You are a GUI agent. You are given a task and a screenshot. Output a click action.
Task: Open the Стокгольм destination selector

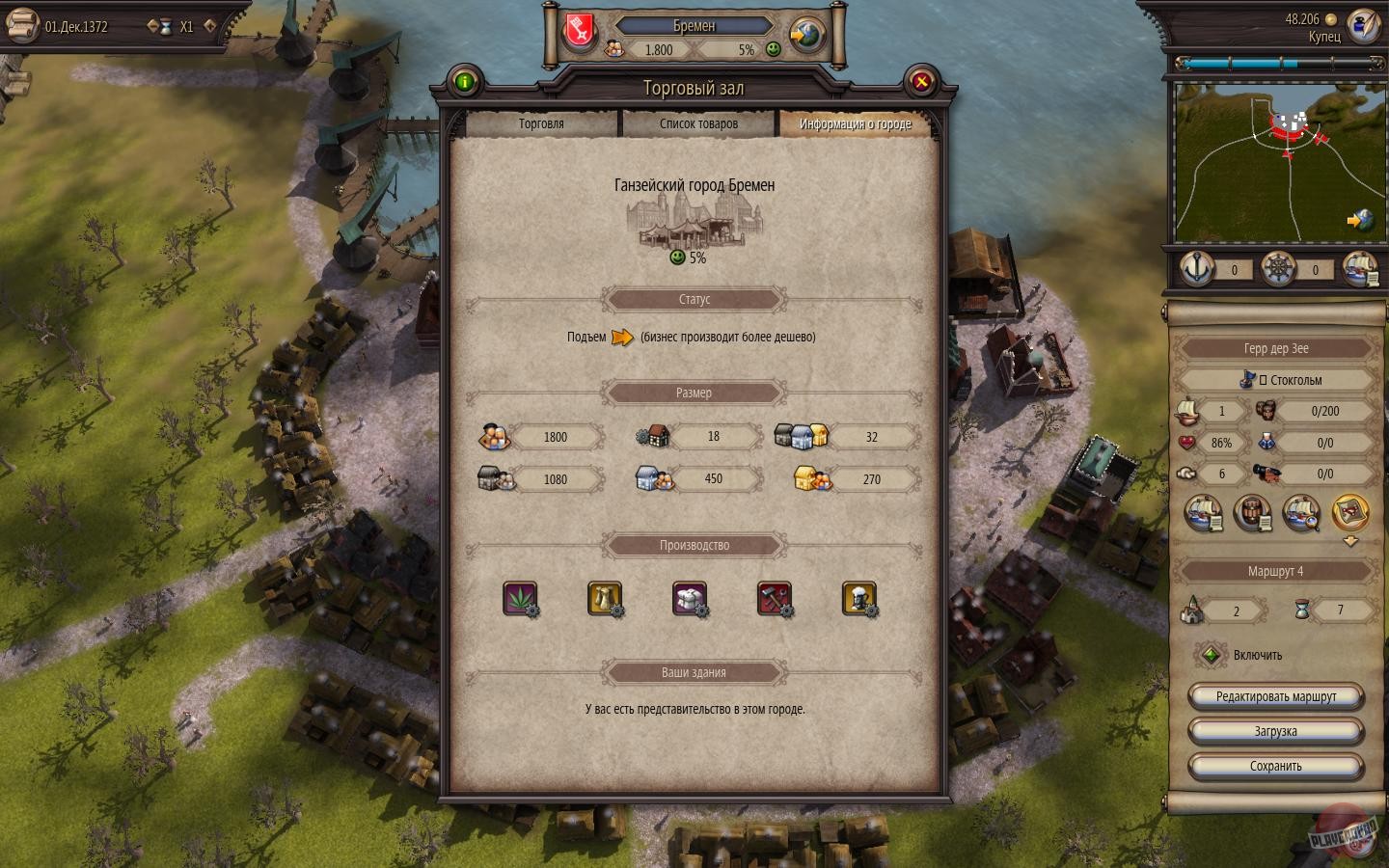(1275, 380)
